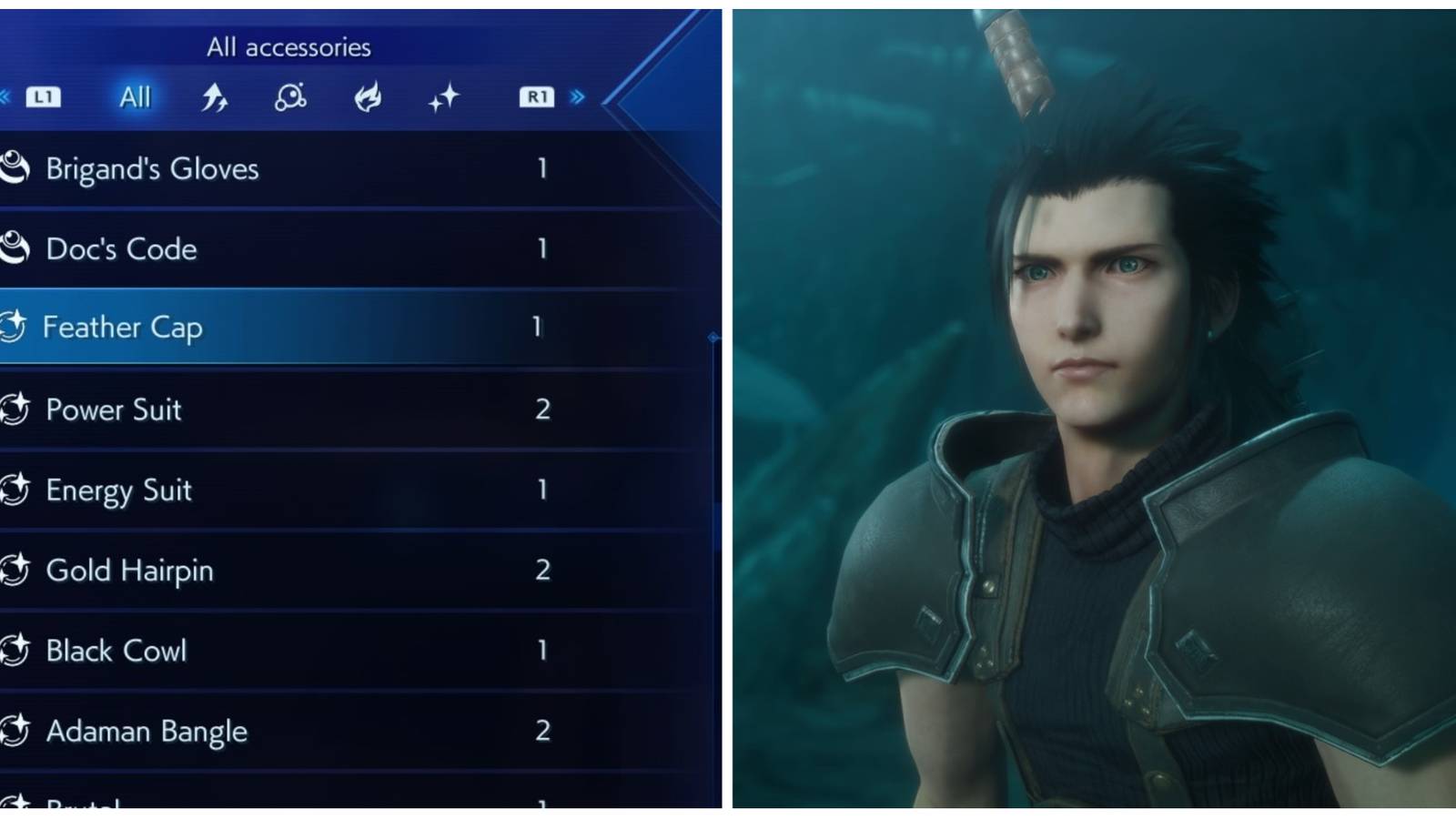Image resolution: width=1456 pixels, height=819 pixels.
Task: Click the accessory icon next to Brigand's Gloves
Action: point(15,167)
